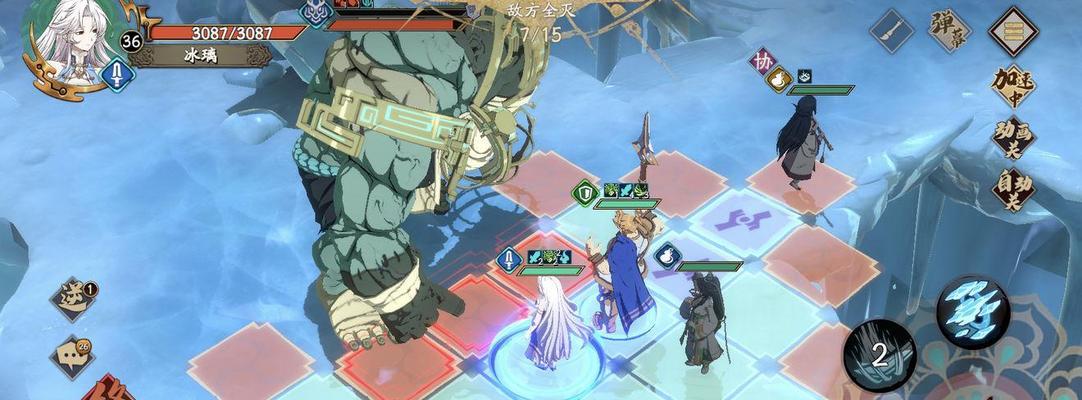This screenshot has height=400, width=1082.
Task: Select the skill on 2-turn cooldown
Action: point(879,354)
